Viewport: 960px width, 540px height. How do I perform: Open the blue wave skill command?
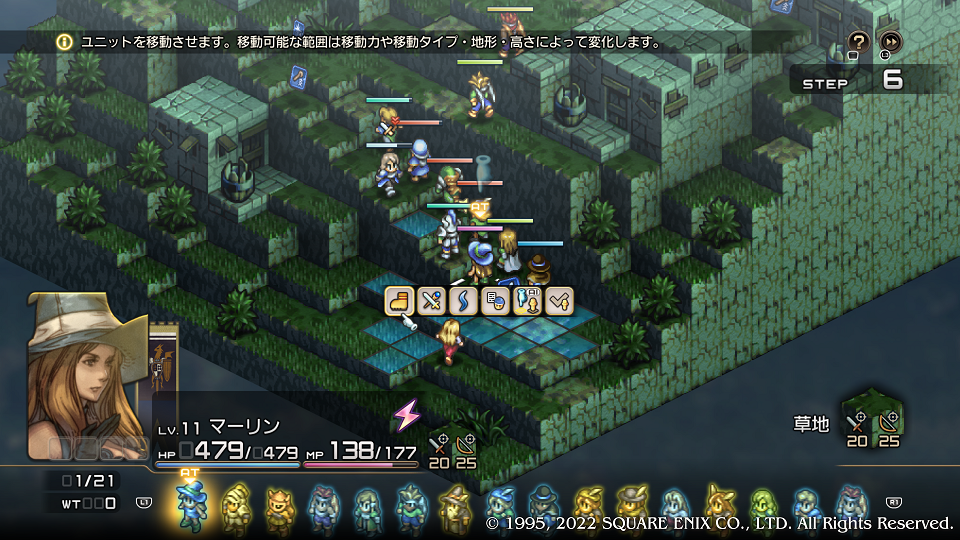pos(463,300)
